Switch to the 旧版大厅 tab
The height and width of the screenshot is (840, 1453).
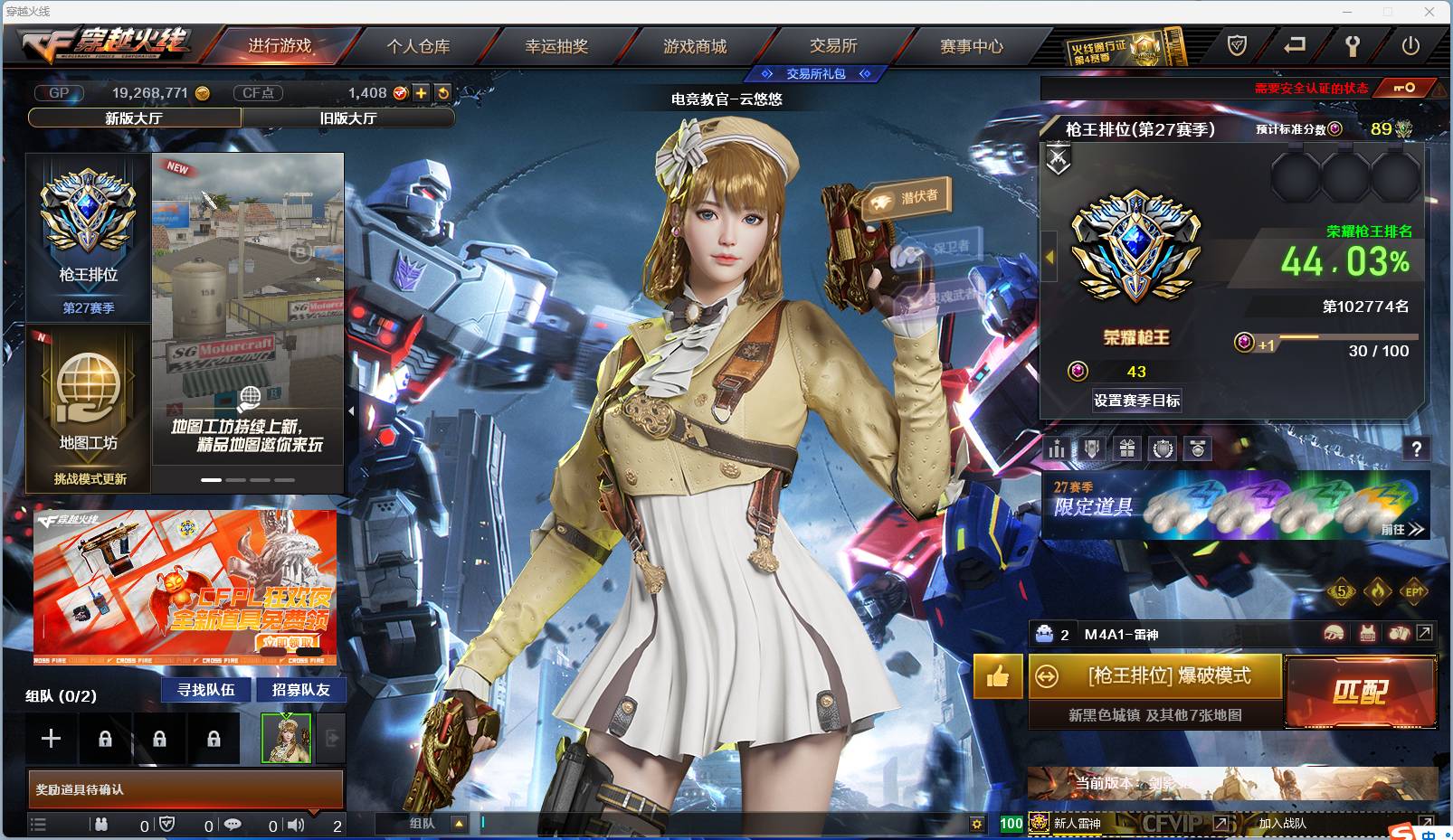348,118
